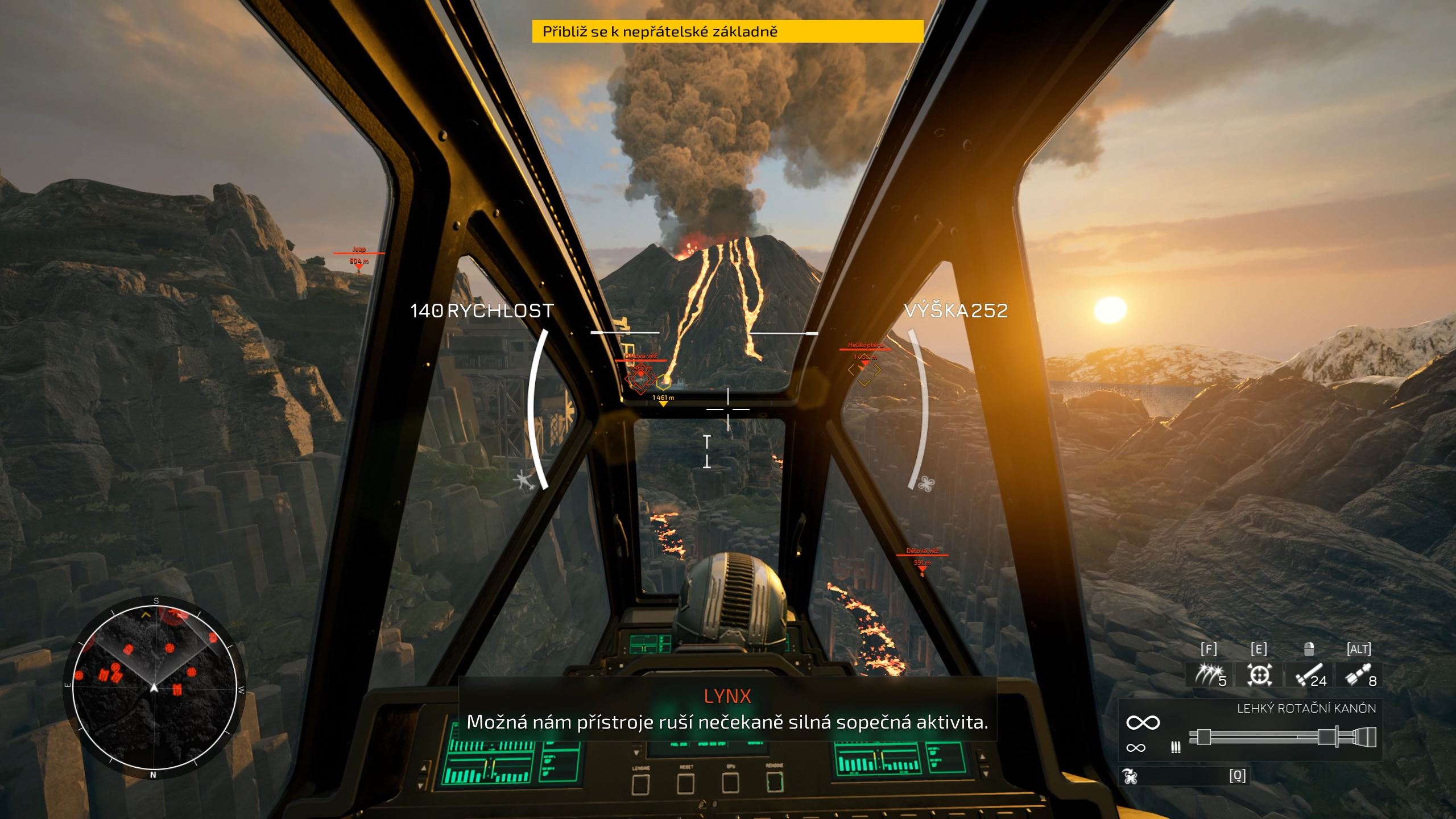The width and height of the screenshot is (1456, 819).
Task: Click the drone icon beside altitude gauge
Action: point(926,483)
